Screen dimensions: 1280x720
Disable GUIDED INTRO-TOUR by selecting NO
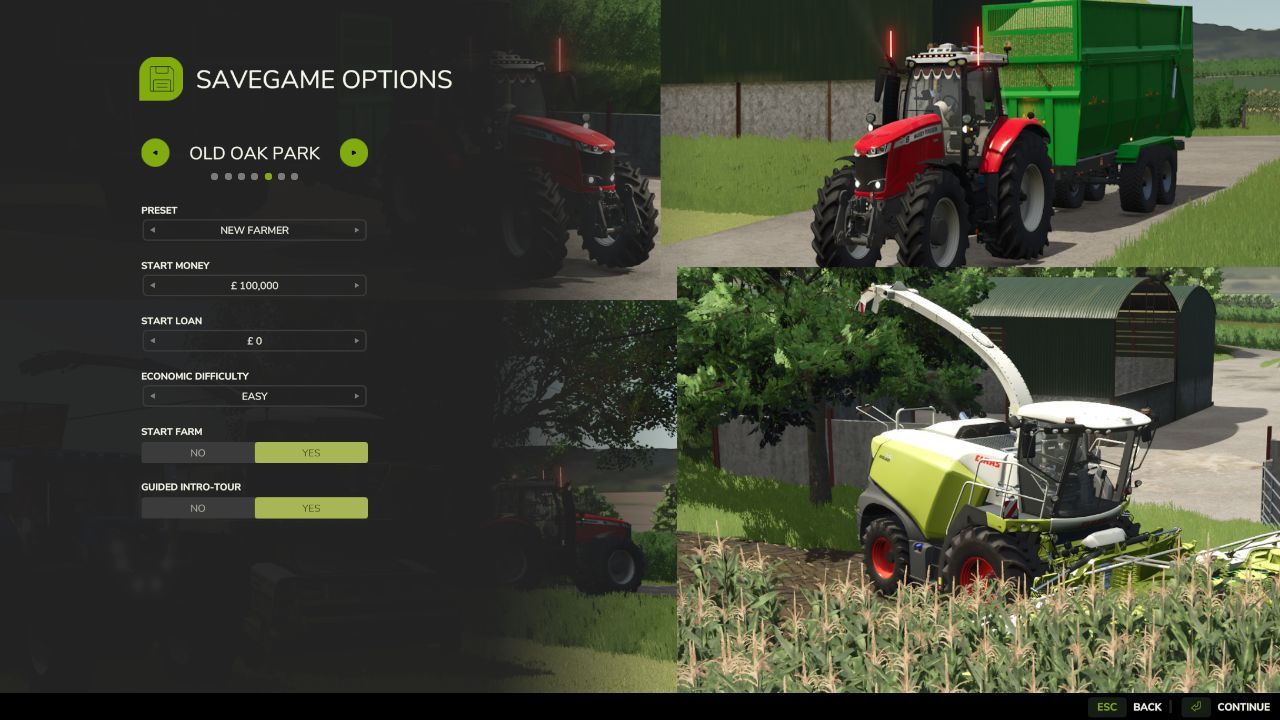(x=197, y=507)
